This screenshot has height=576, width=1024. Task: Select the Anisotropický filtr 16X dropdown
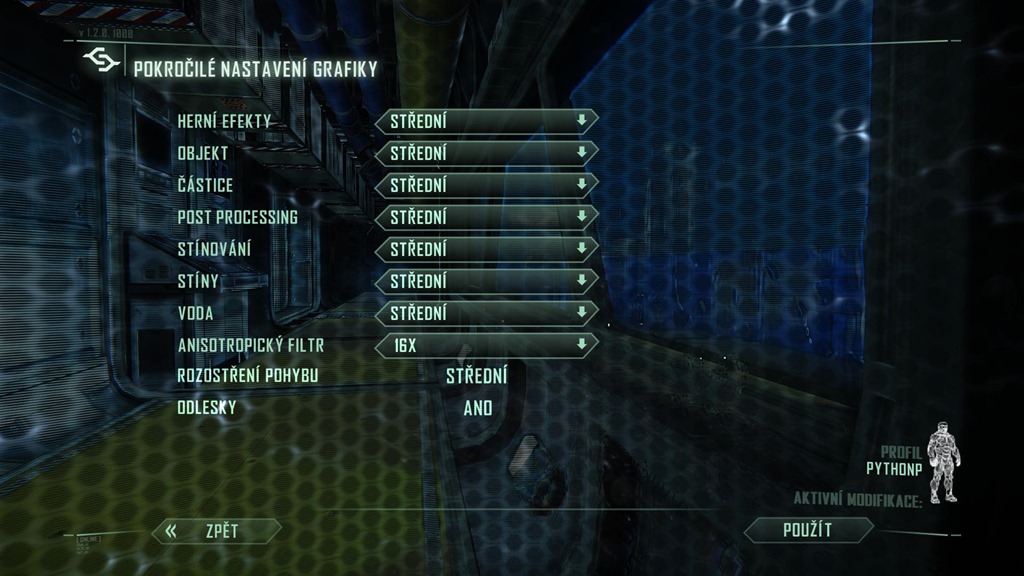click(486, 345)
